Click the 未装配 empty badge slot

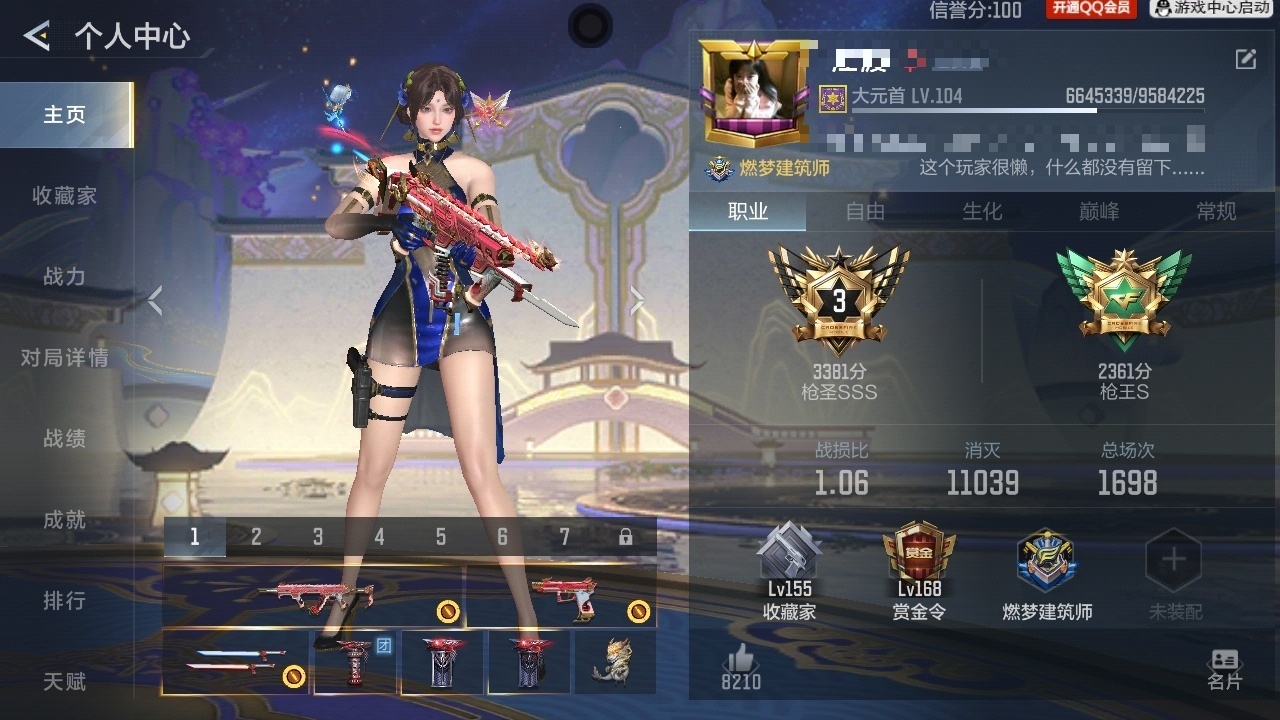click(1173, 574)
